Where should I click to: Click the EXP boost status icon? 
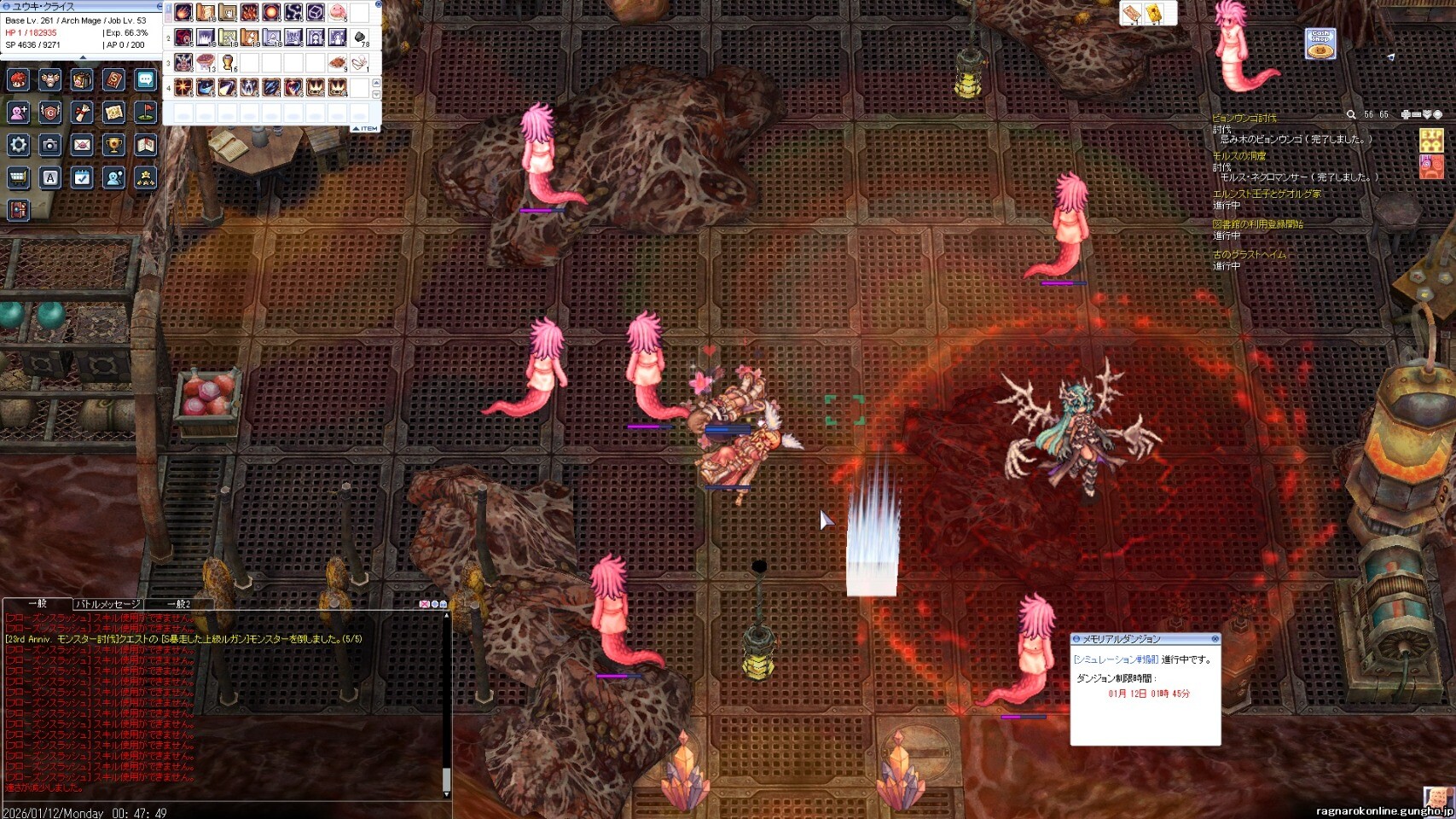click(1430, 138)
